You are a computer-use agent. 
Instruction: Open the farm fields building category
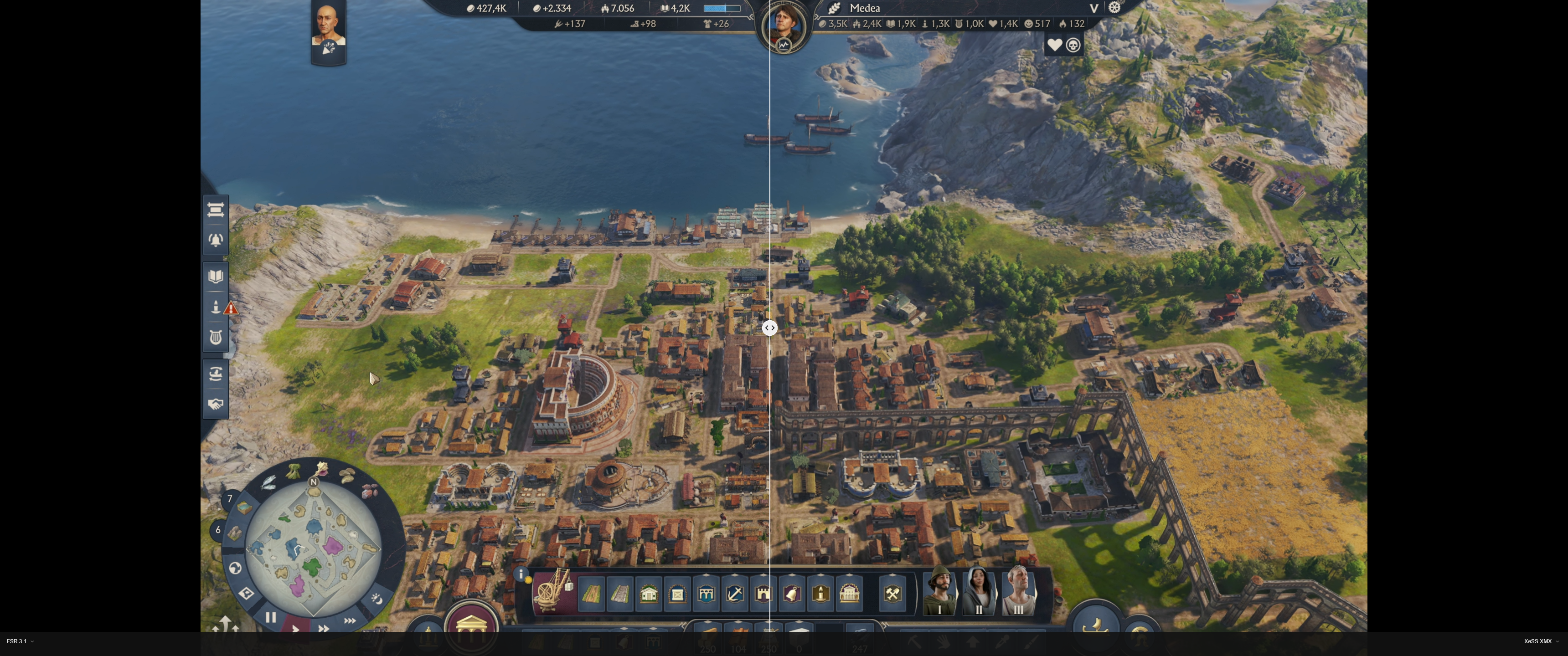tap(591, 594)
